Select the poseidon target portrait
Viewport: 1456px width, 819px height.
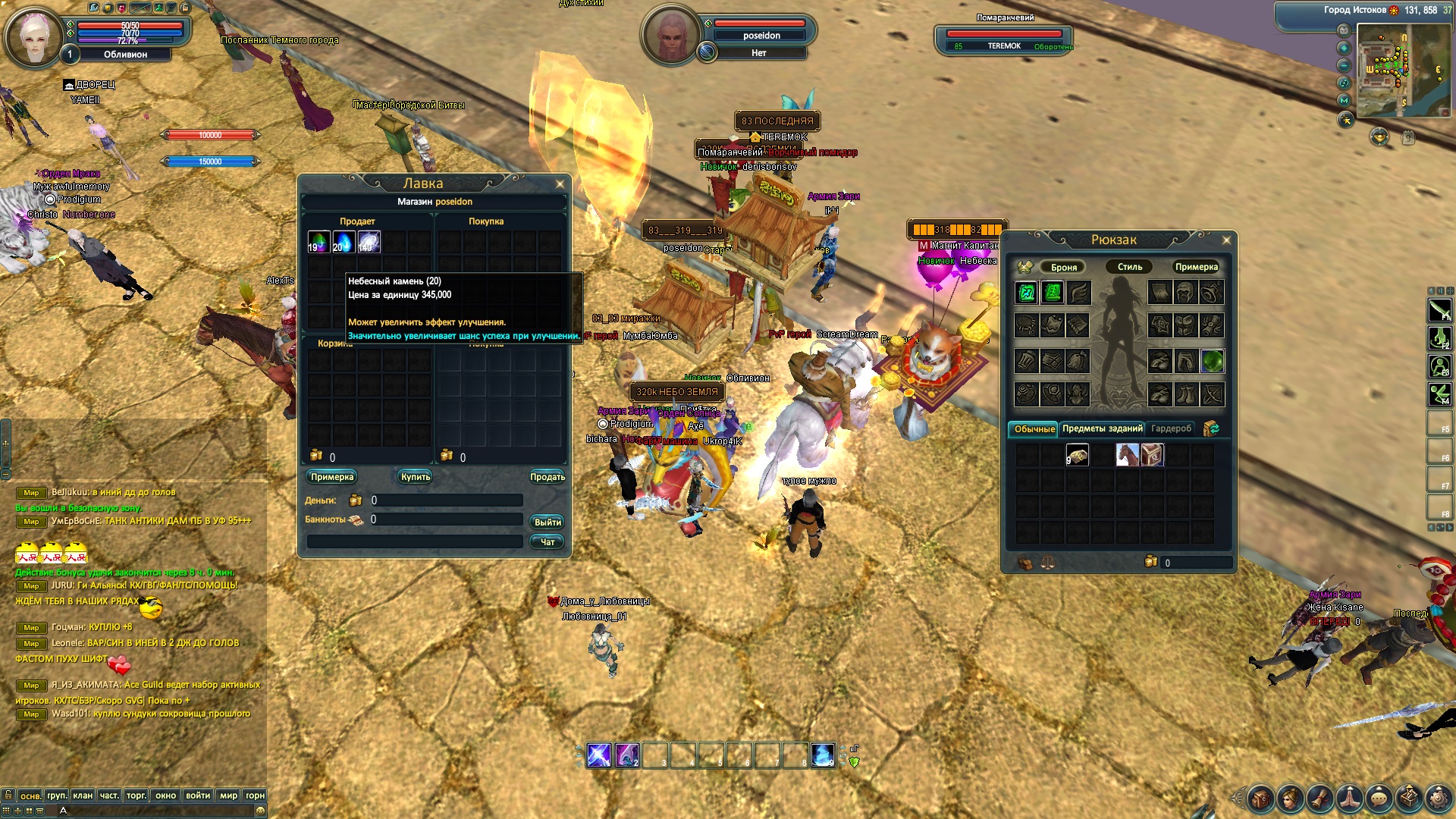[x=670, y=36]
